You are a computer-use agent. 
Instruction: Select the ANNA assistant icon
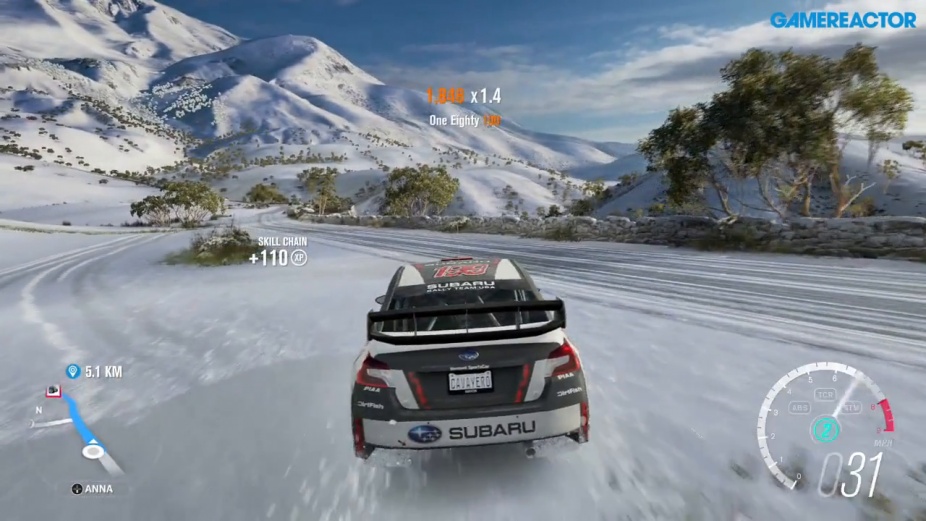coord(77,489)
